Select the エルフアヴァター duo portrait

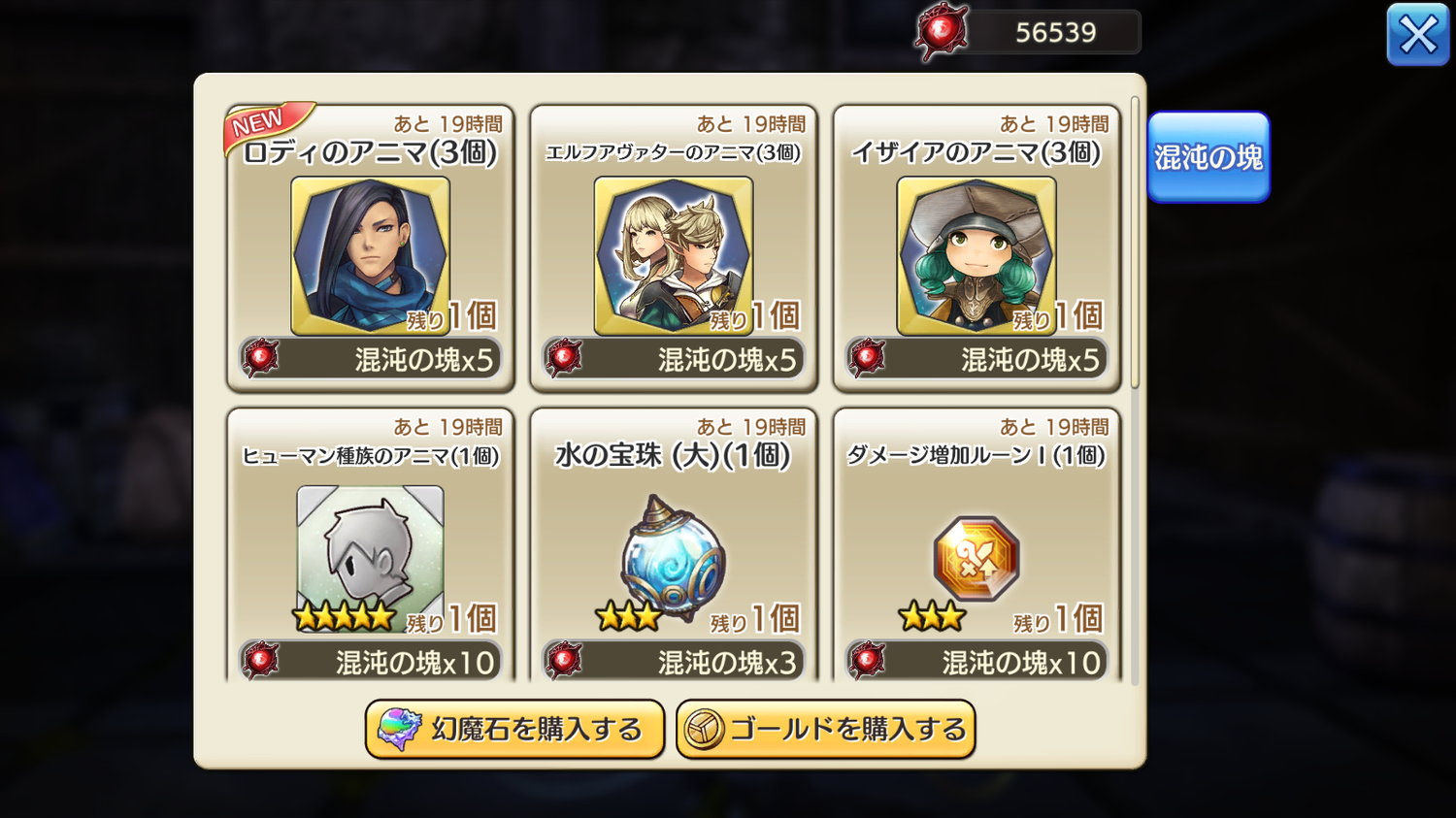point(673,255)
